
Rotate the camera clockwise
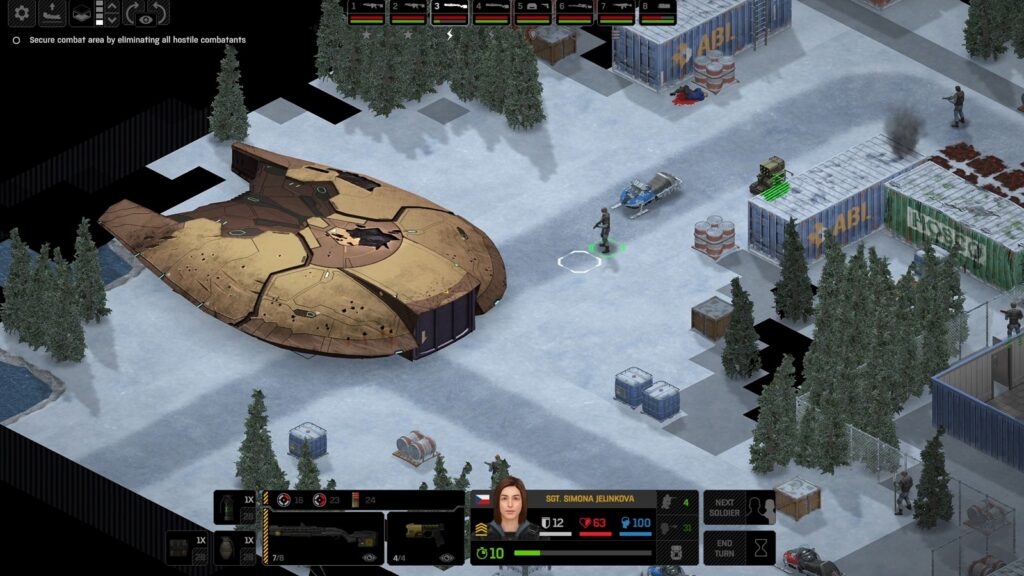pyautogui.click(x=132, y=13)
